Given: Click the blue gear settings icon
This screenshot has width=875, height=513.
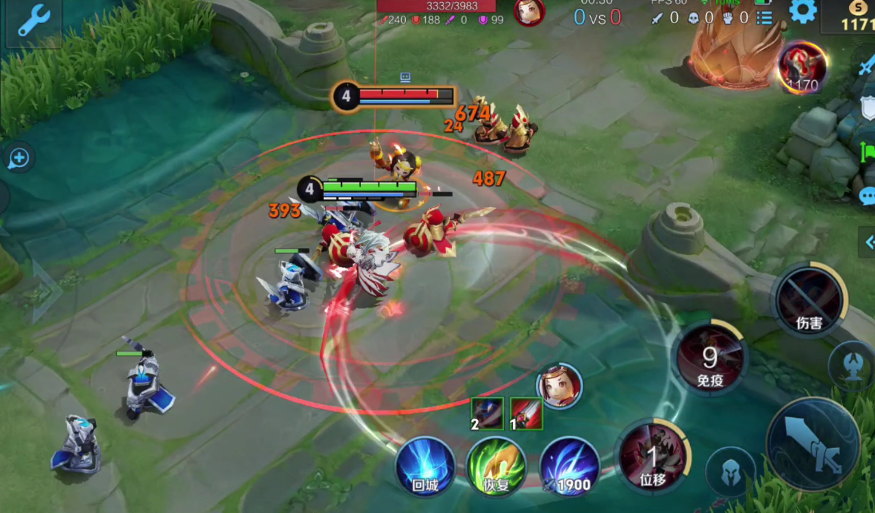Looking at the screenshot, I should pyautogui.click(x=803, y=12).
